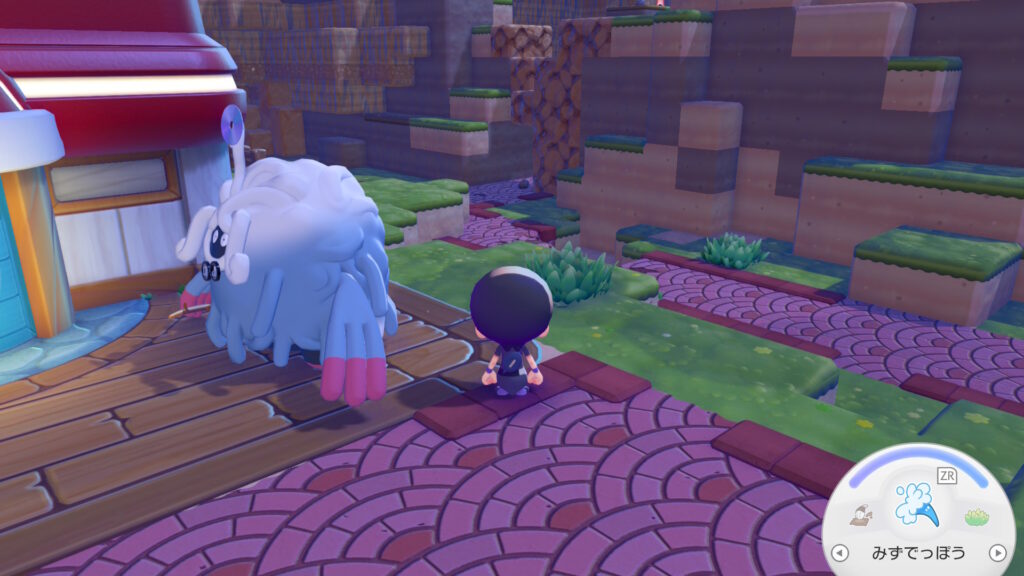Click the right arrow of the skill selector
Viewport: 1024px width, 576px height.
click(x=997, y=553)
